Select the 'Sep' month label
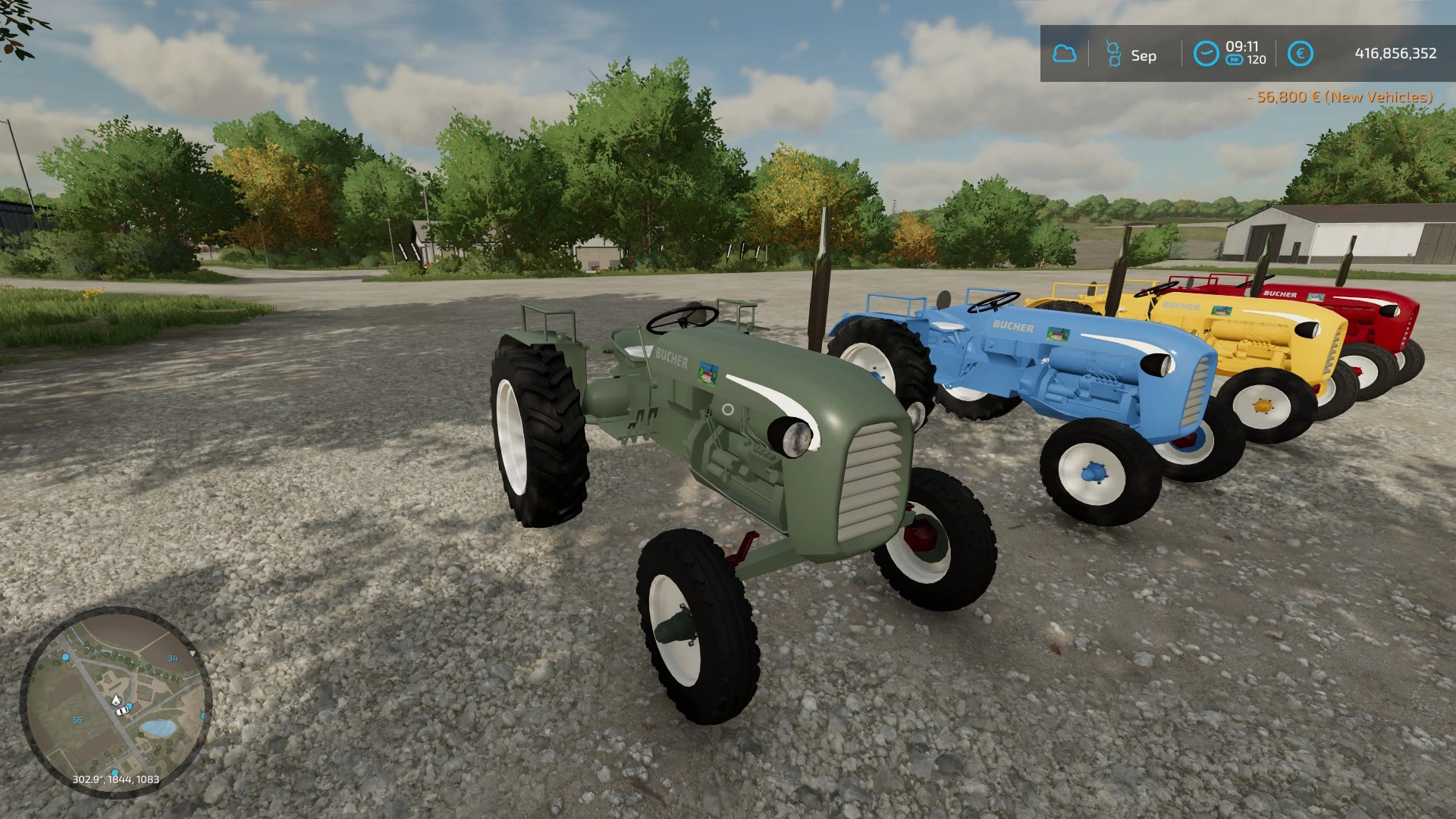This screenshot has width=1456, height=819. click(1144, 55)
